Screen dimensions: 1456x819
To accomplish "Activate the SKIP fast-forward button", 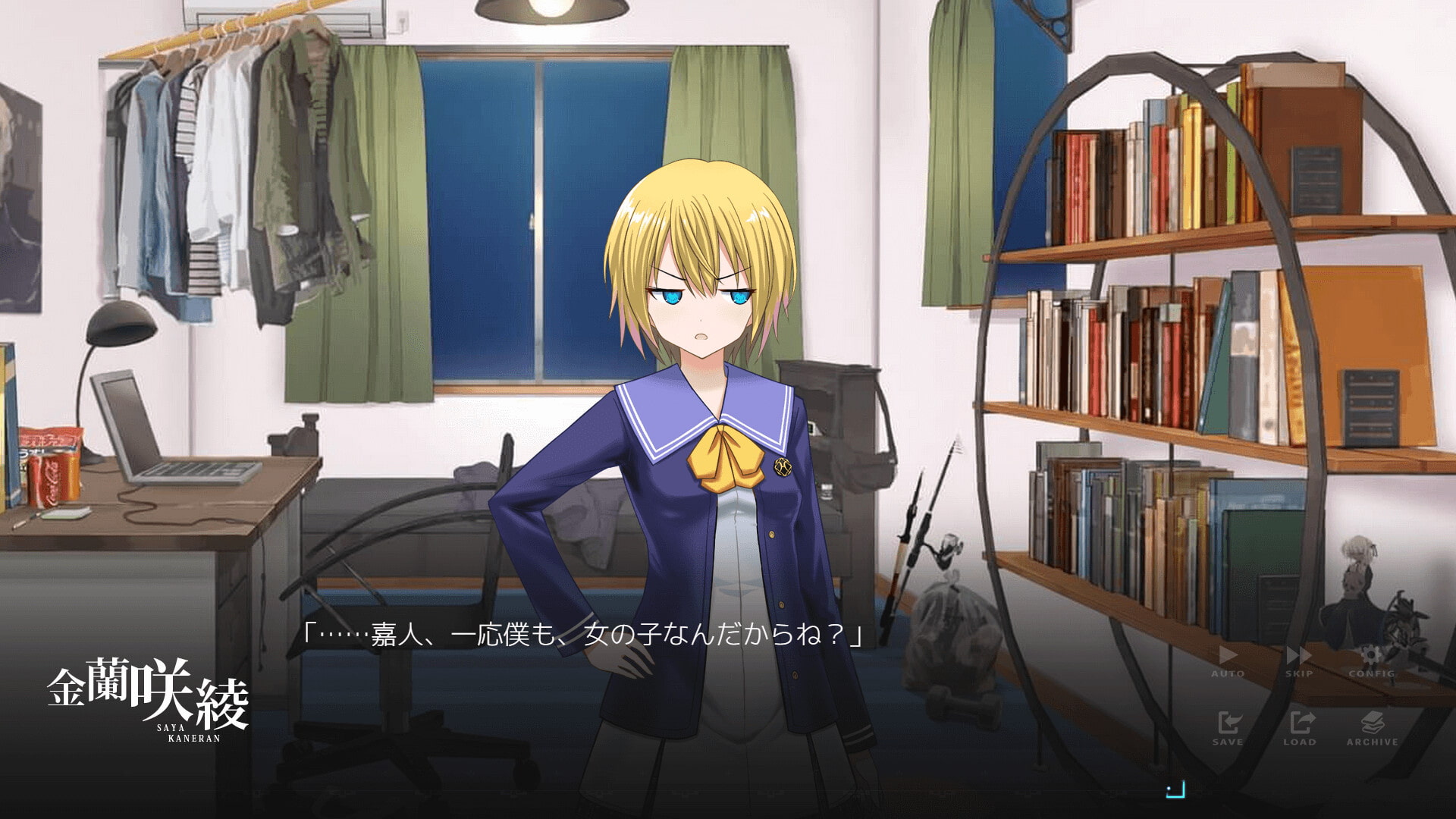I will click(1299, 660).
